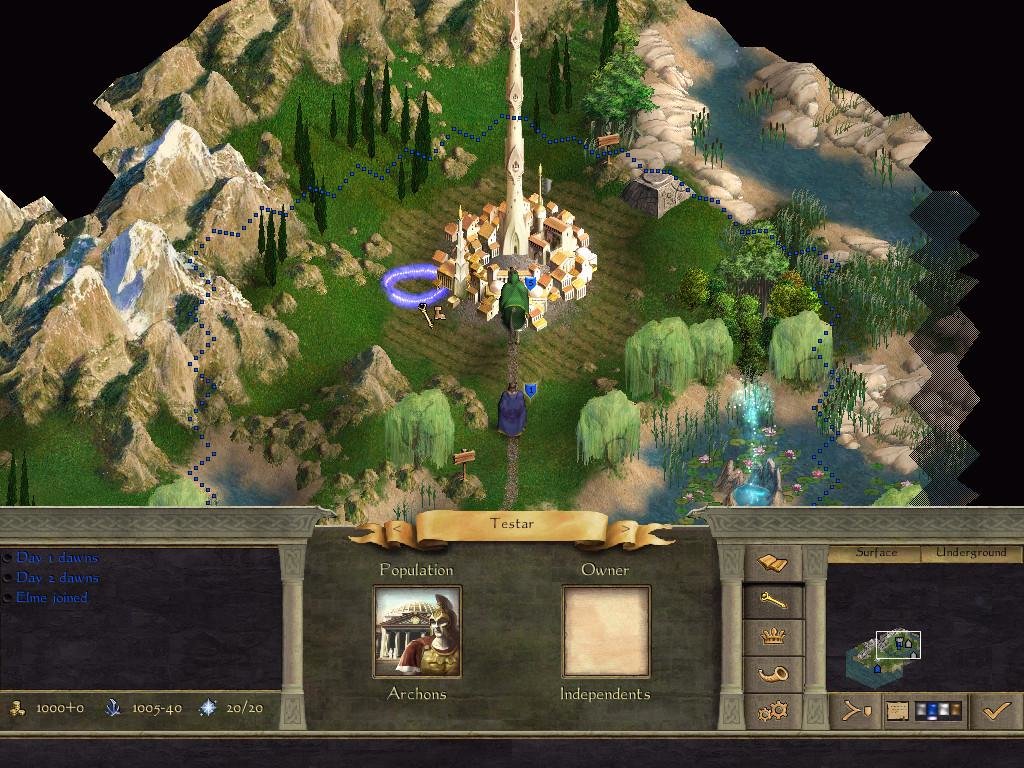Select the Archons population portrait
The image size is (1024, 768).
click(417, 631)
